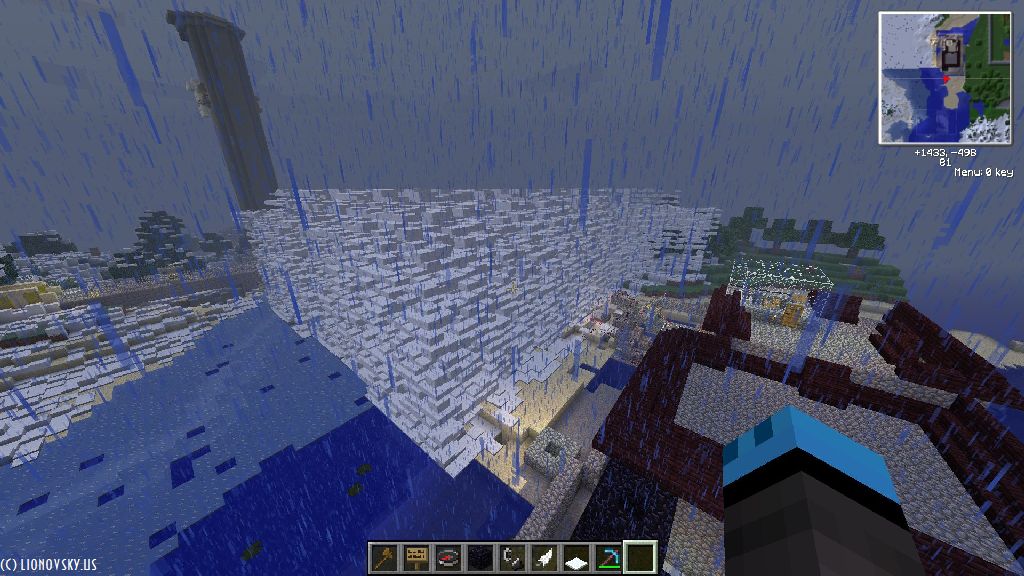The height and width of the screenshot is (576, 1024).
Task: Select the wooden shovel hotbar slot
Action: [383, 557]
